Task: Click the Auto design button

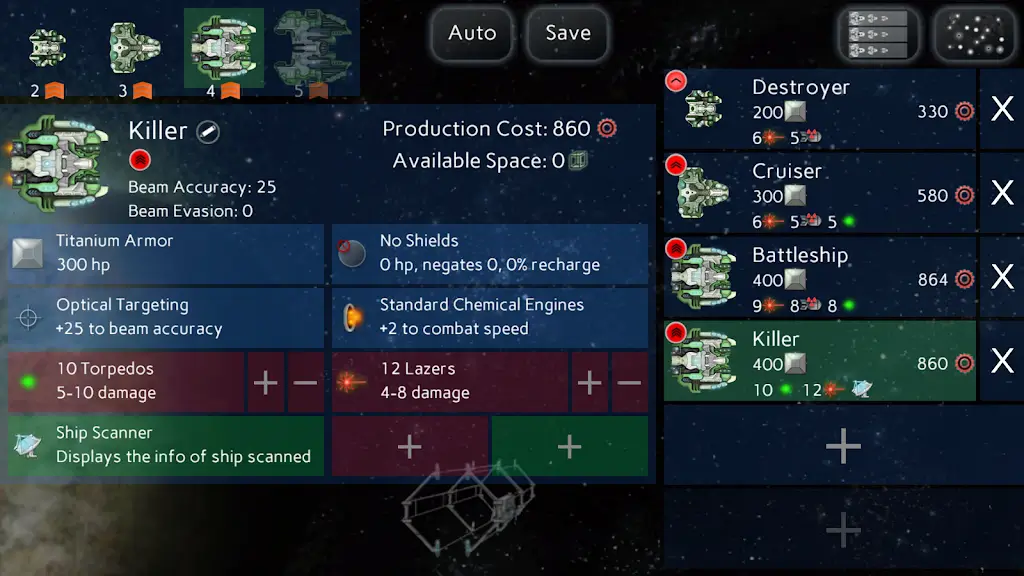Action: [x=472, y=33]
